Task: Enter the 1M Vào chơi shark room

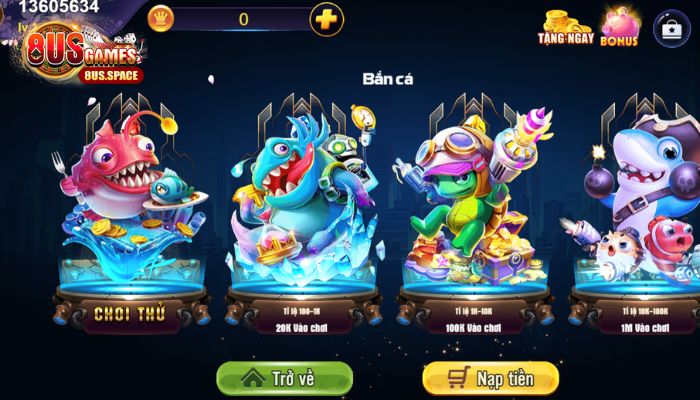Action: (x=640, y=320)
